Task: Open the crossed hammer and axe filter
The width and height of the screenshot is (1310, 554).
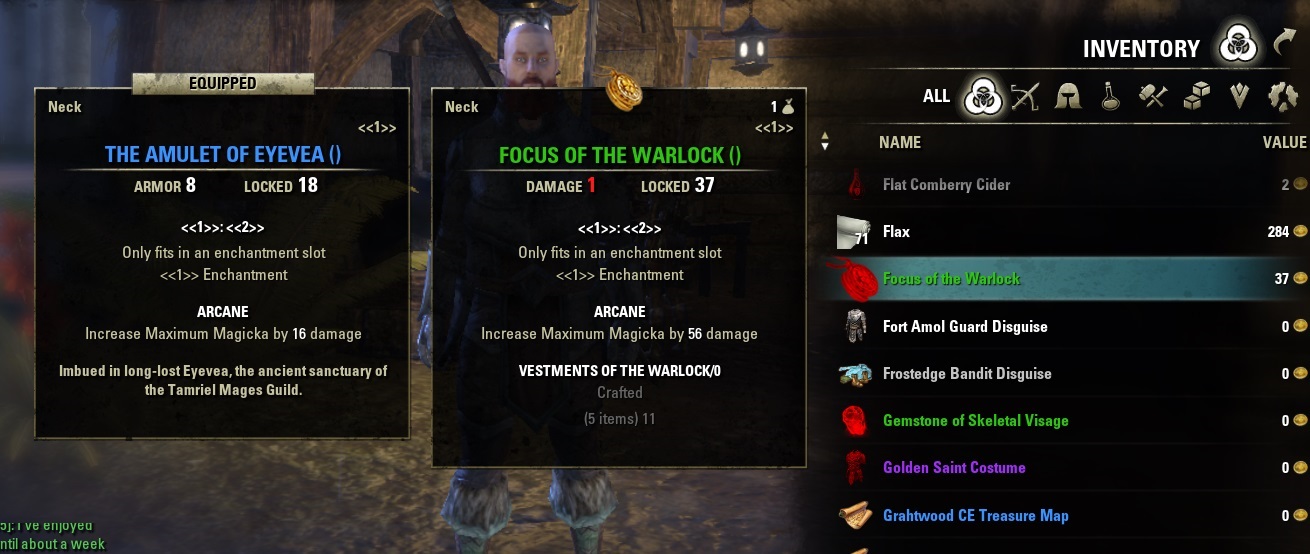Action: 1153,96
